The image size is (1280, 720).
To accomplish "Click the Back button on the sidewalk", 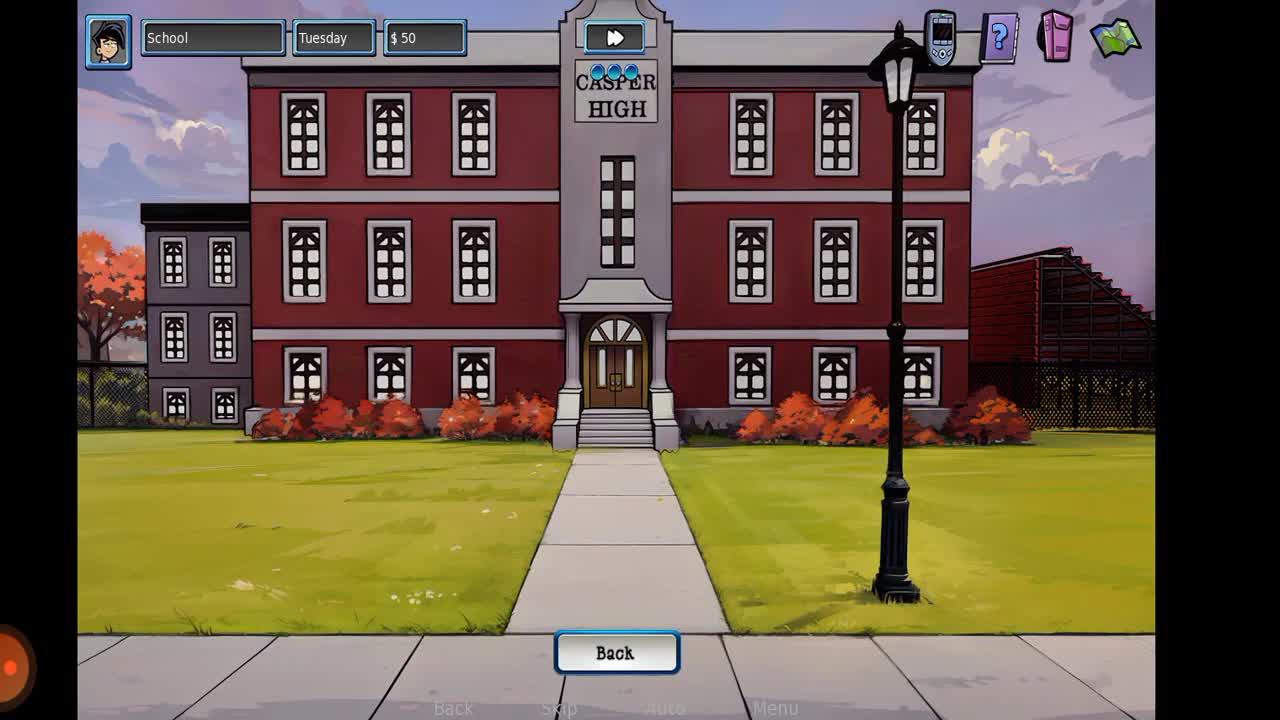I will (x=616, y=653).
